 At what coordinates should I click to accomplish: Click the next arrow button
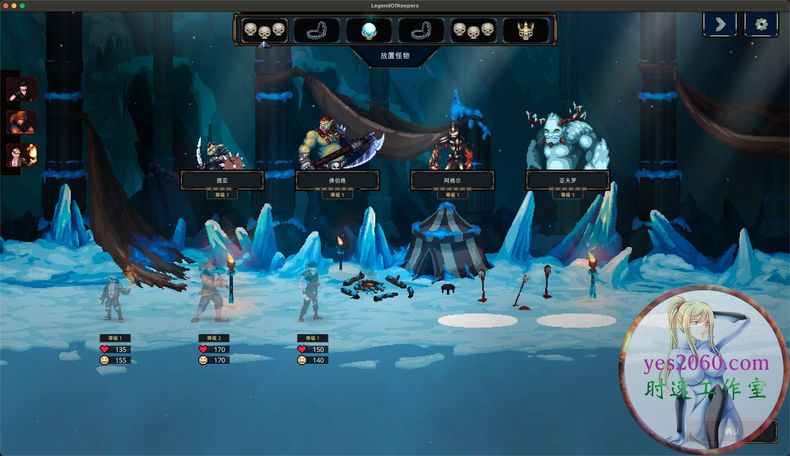click(720, 24)
